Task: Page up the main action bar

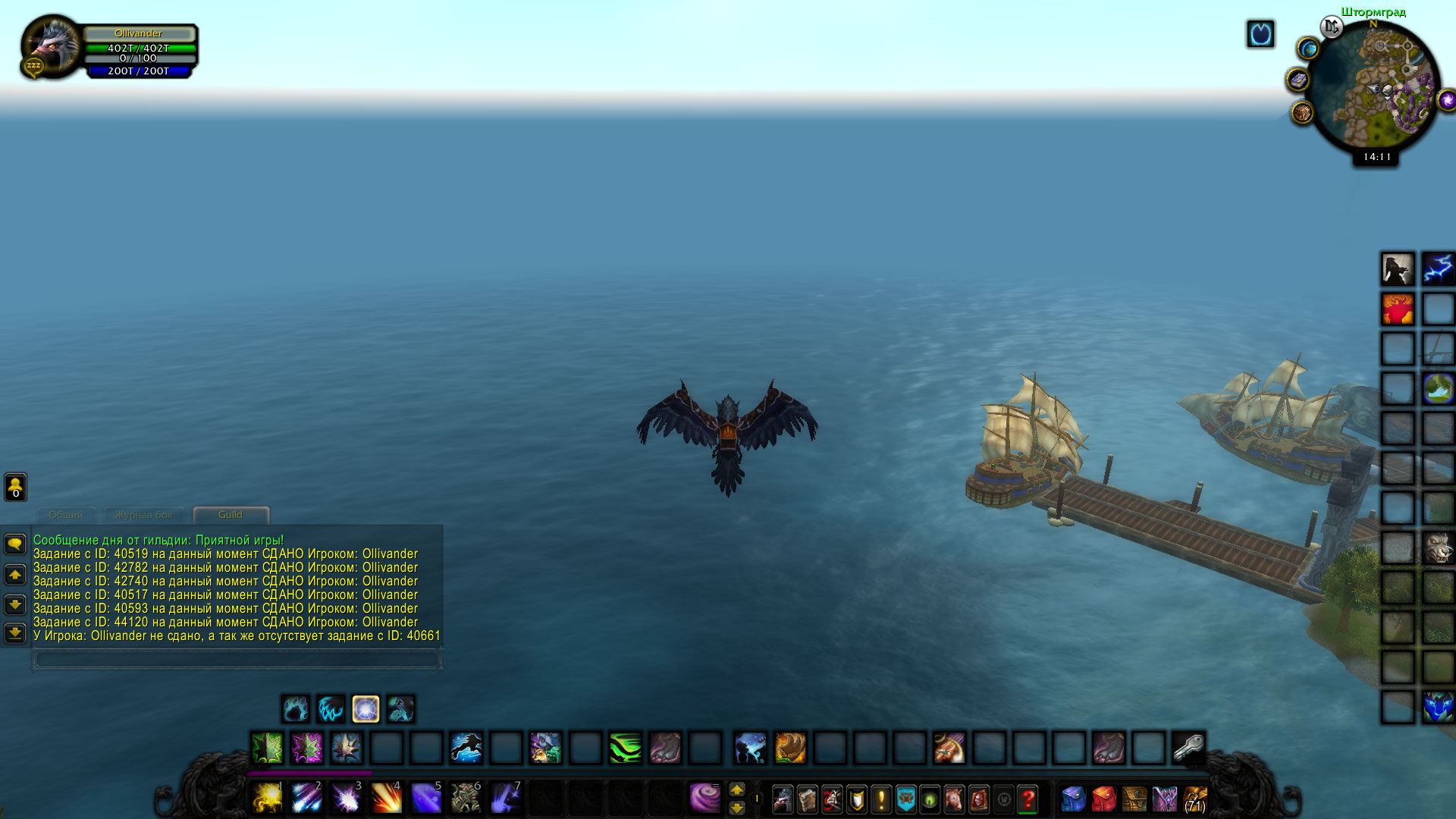Action: (736, 789)
